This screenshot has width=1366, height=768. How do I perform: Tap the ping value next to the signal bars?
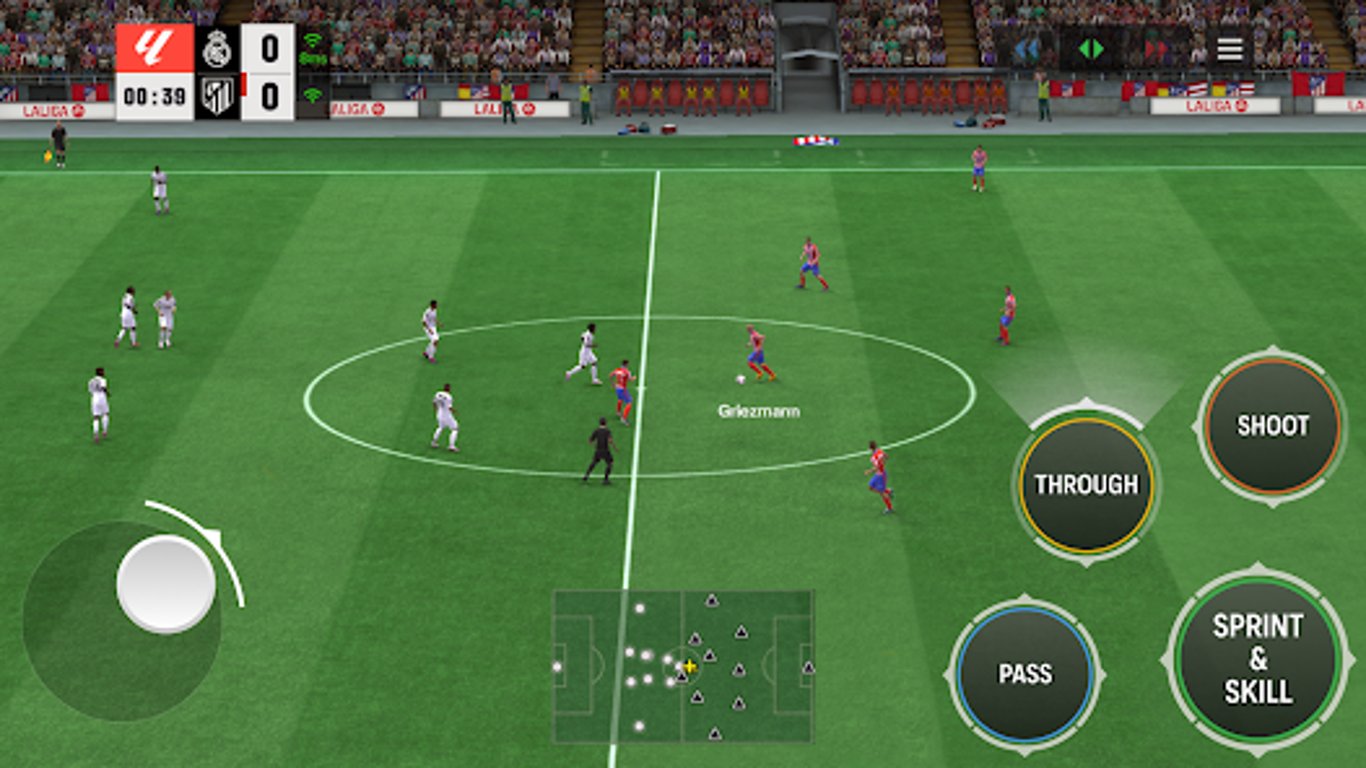pos(313,57)
